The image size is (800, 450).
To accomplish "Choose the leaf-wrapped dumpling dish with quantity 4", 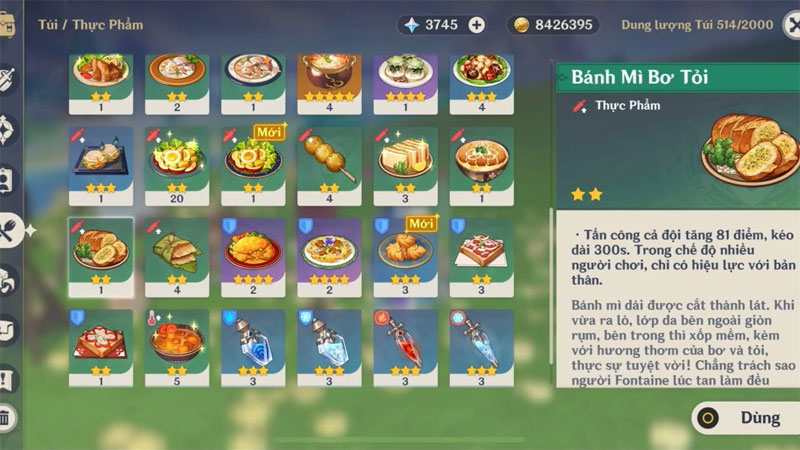I will point(177,250).
